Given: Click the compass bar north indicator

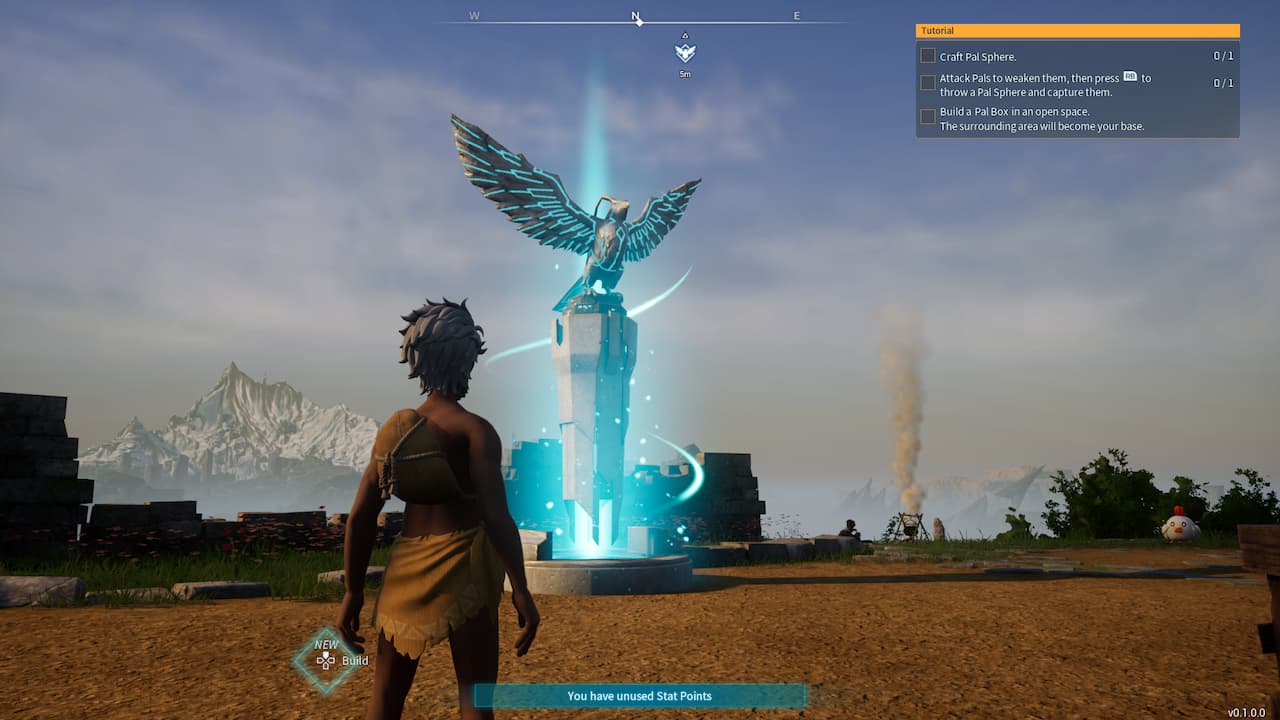Looking at the screenshot, I should click(636, 17).
